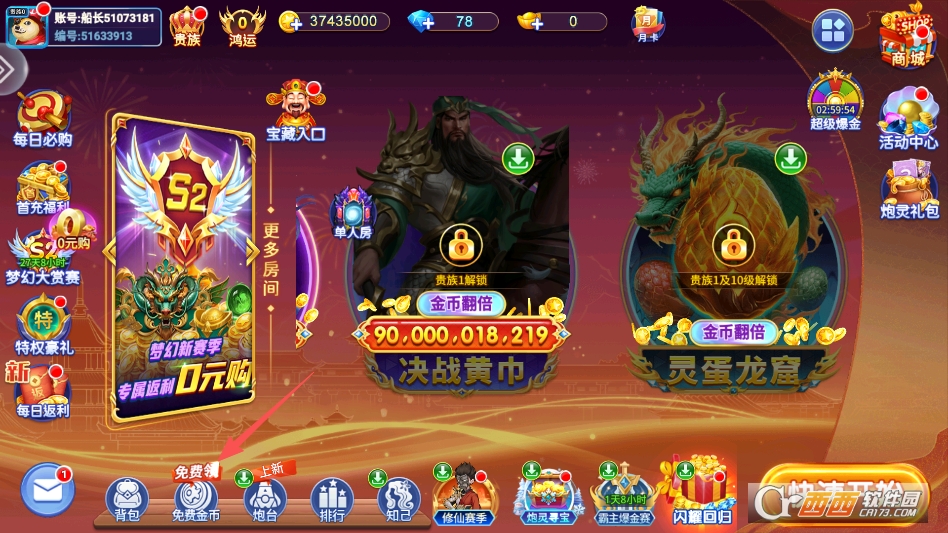The image size is (948, 533).
Task: Open the 背包 backpack
Action: tap(127, 498)
